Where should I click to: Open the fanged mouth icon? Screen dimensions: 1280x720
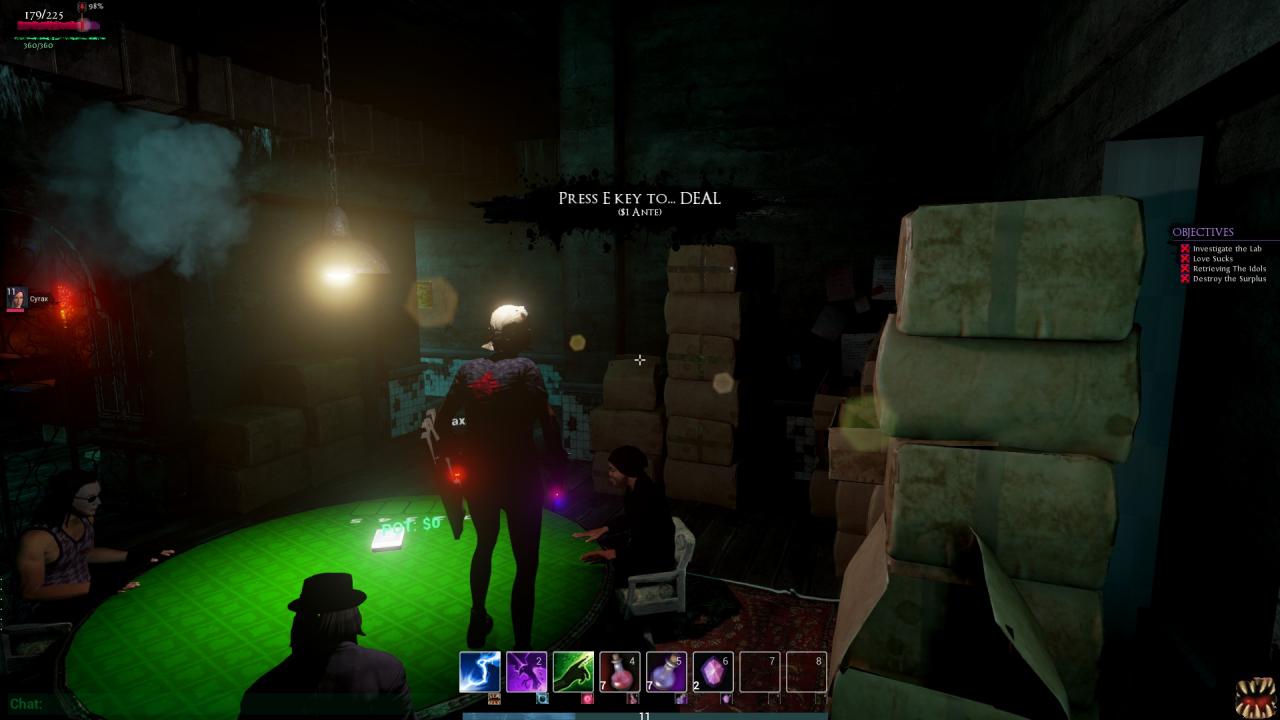coord(1255,697)
